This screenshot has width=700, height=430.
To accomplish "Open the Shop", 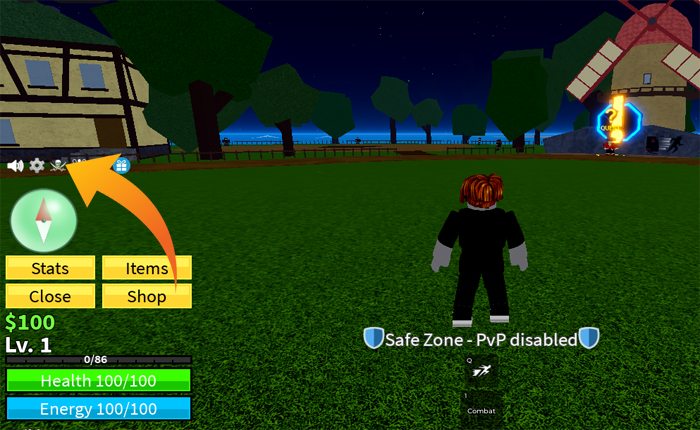I will [x=147, y=296].
